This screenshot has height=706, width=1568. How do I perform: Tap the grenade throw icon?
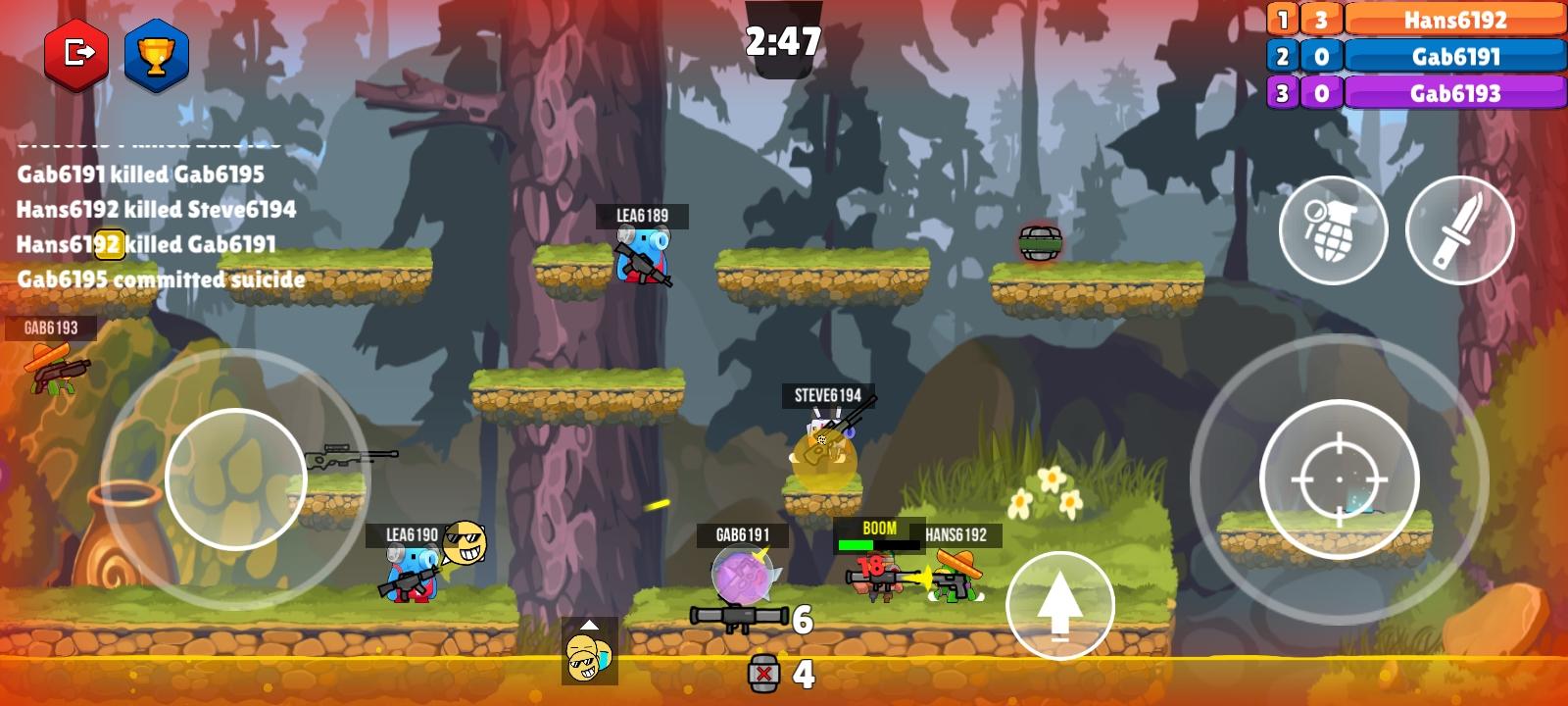[1335, 229]
